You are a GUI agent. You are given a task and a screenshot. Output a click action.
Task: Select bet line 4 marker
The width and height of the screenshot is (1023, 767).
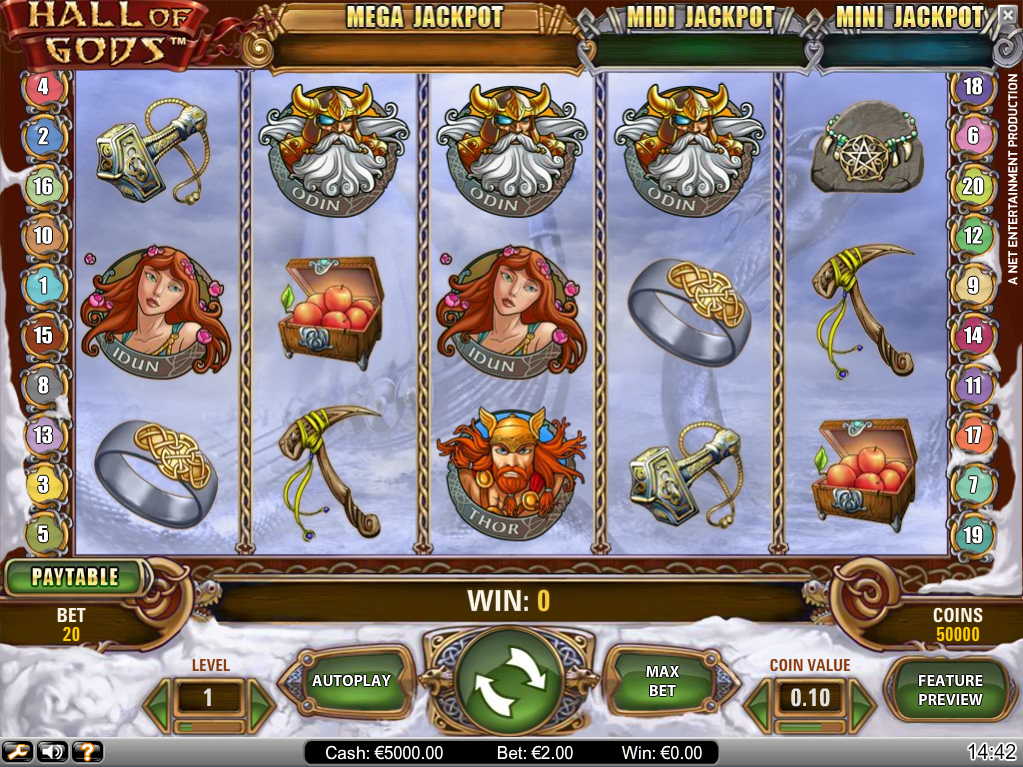43,87
